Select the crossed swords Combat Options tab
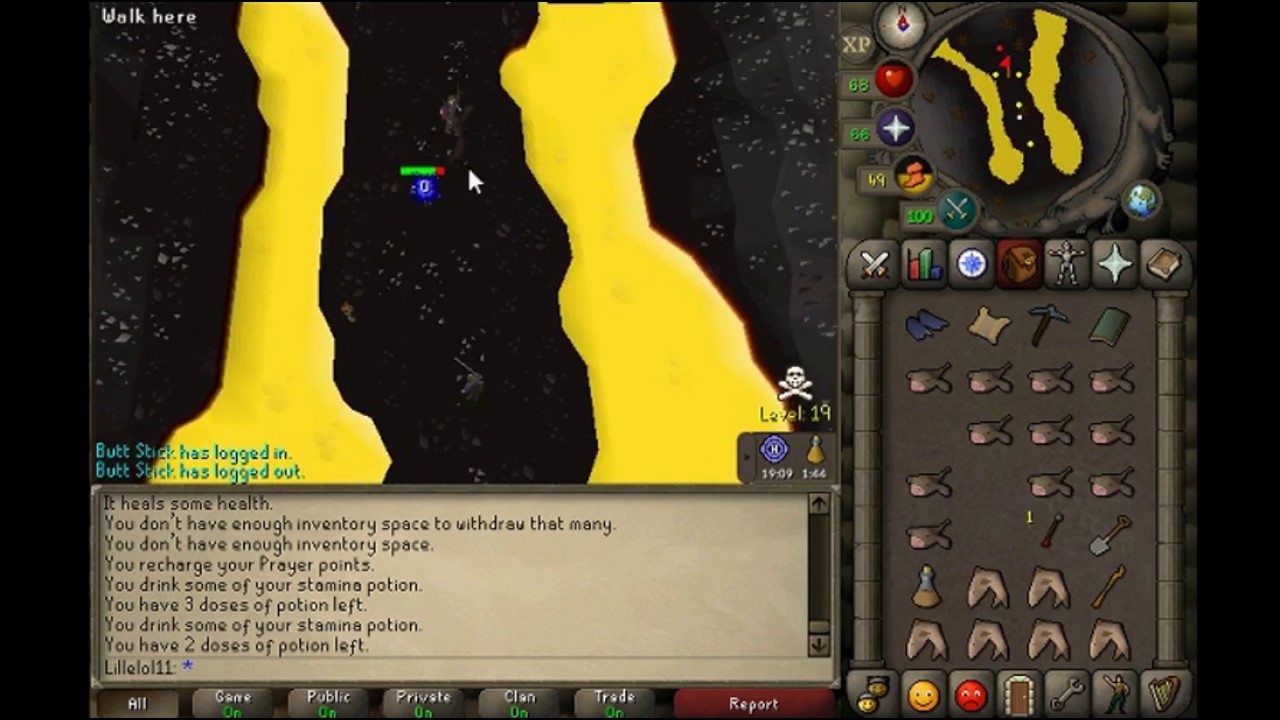The image size is (1280, 720). point(875,264)
